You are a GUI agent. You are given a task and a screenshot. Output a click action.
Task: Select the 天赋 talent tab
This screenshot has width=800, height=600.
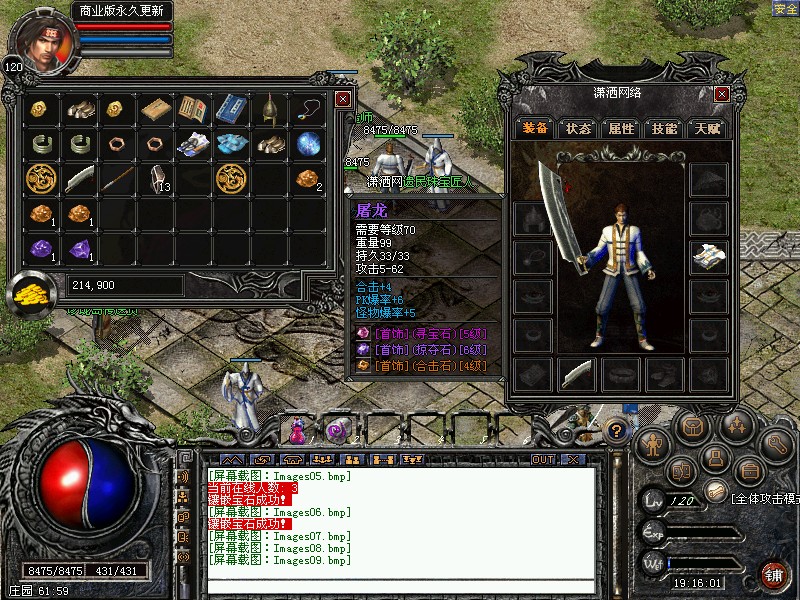pyautogui.click(x=707, y=128)
